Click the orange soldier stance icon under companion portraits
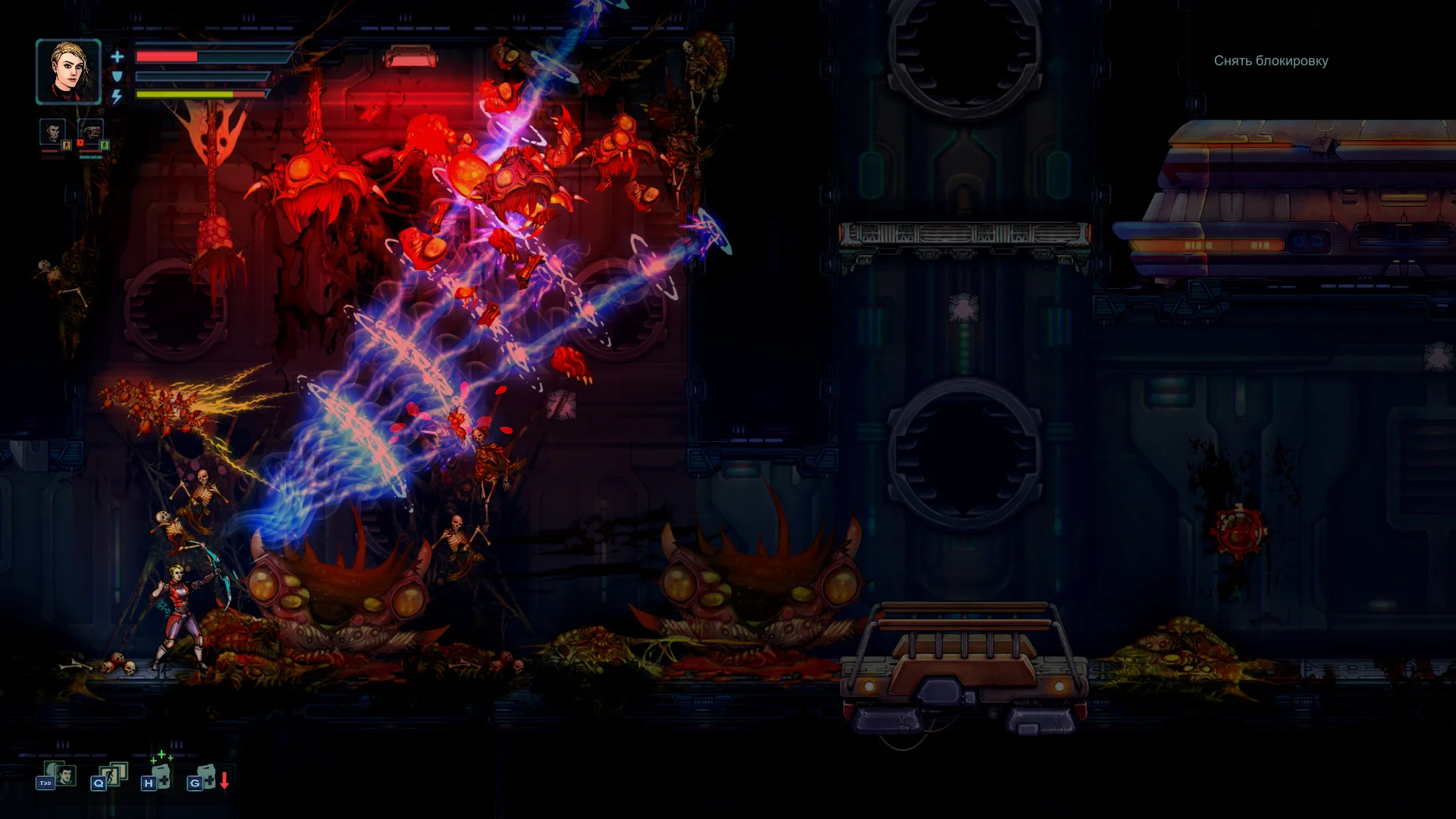Viewport: 1456px width, 819px height. [x=66, y=143]
